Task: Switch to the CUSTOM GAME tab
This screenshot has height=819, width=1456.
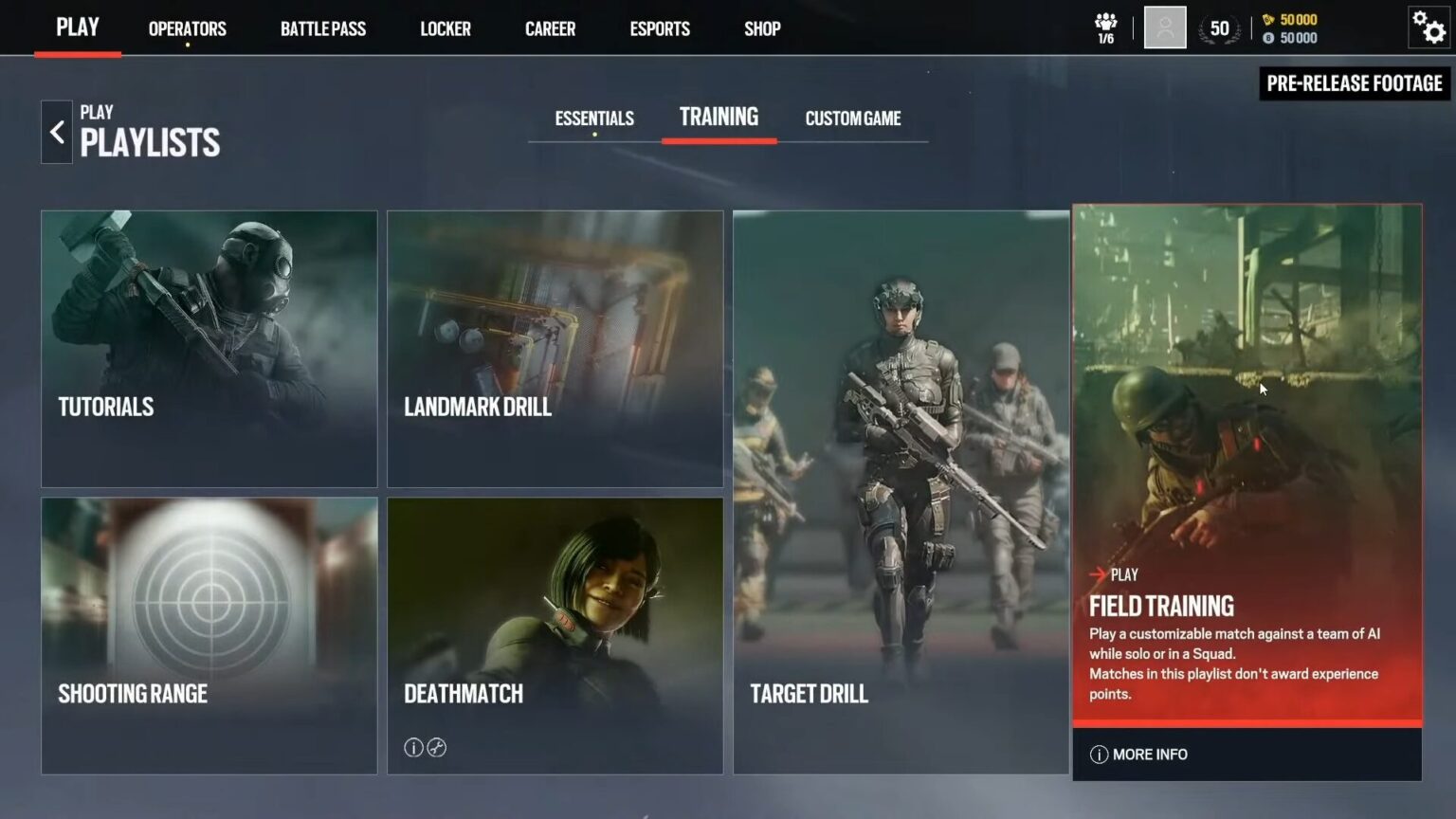Action: (852, 118)
